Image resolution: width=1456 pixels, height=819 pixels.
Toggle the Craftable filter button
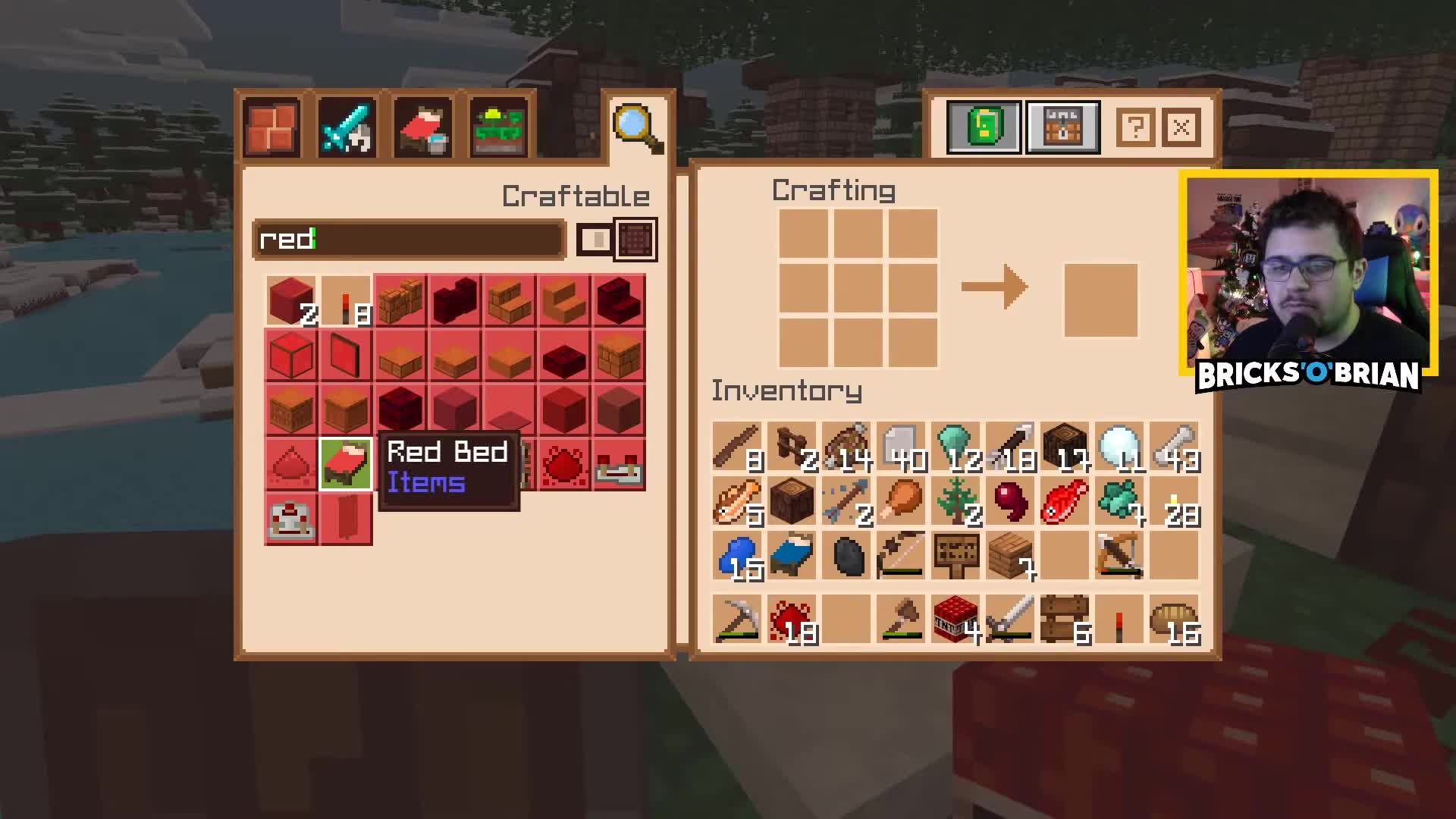tap(576, 196)
